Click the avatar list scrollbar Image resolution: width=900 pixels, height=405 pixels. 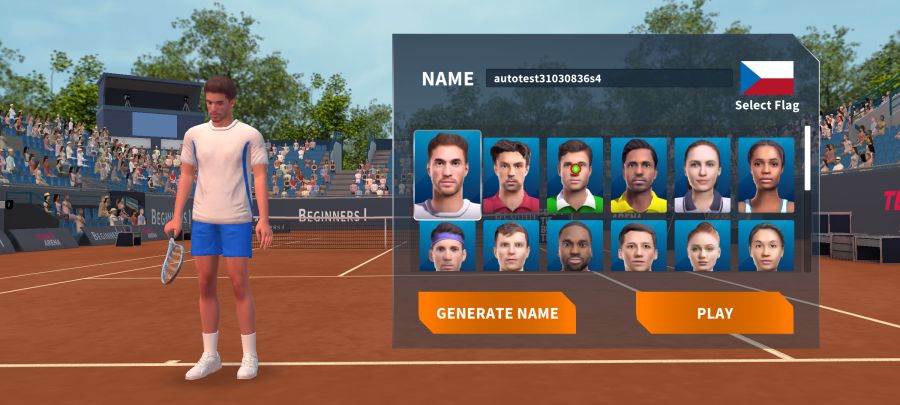coord(808,158)
